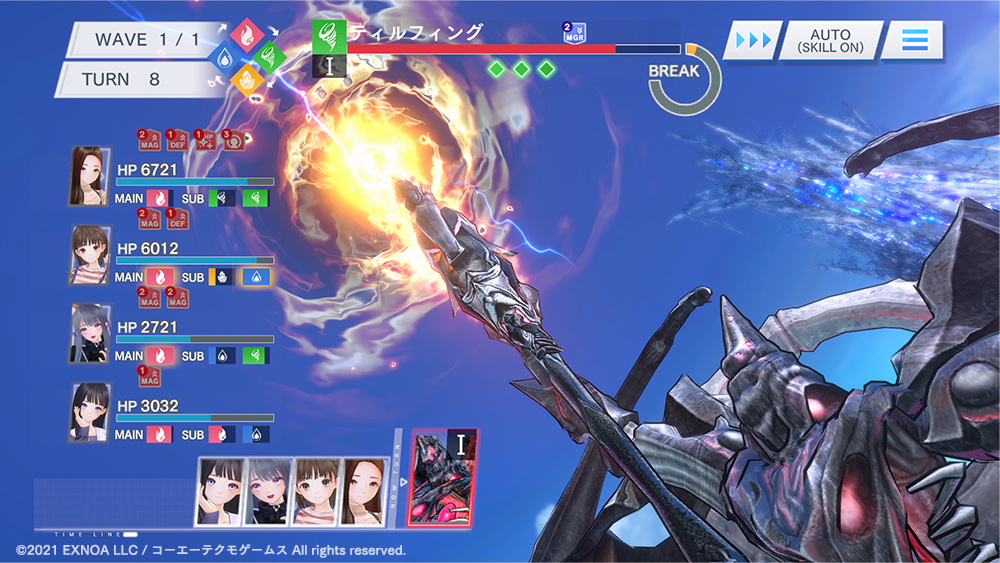
Task: Open the hamburger battle menu
Action: [914, 41]
